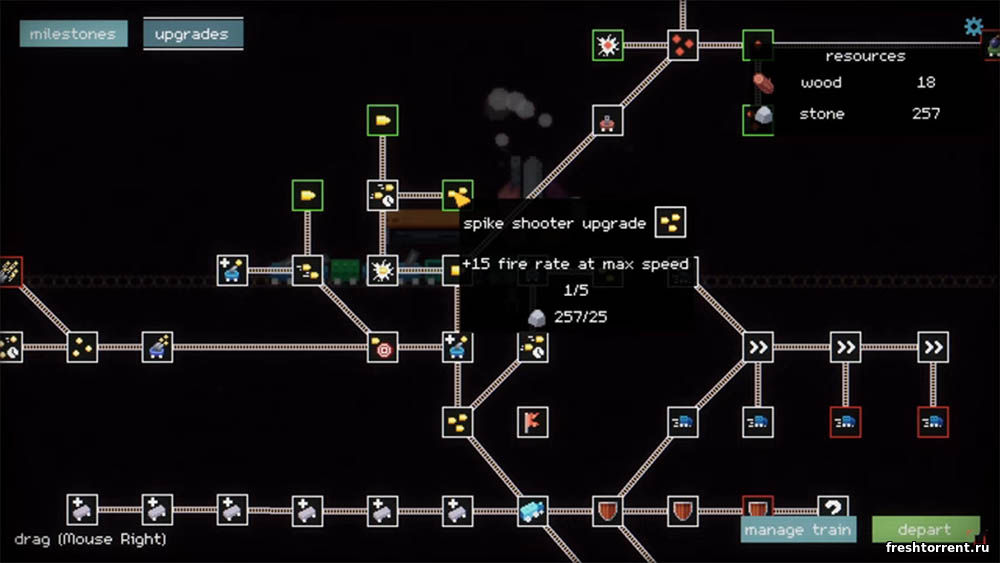The width and height of the screenshot is (1000, 563).
Task: Depart with the green depart button
Action: pyautogui.click(x=924, y=529)
